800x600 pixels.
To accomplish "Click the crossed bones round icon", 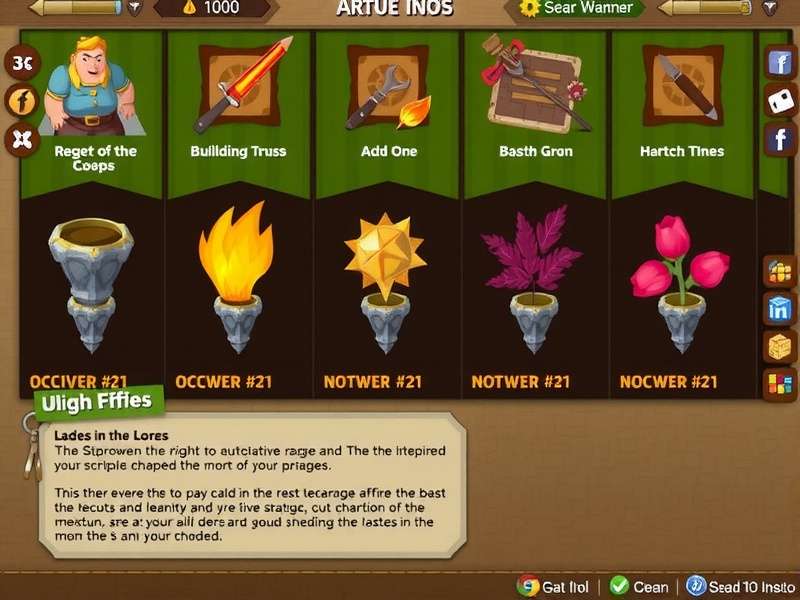I will click(x=21, y=139).
